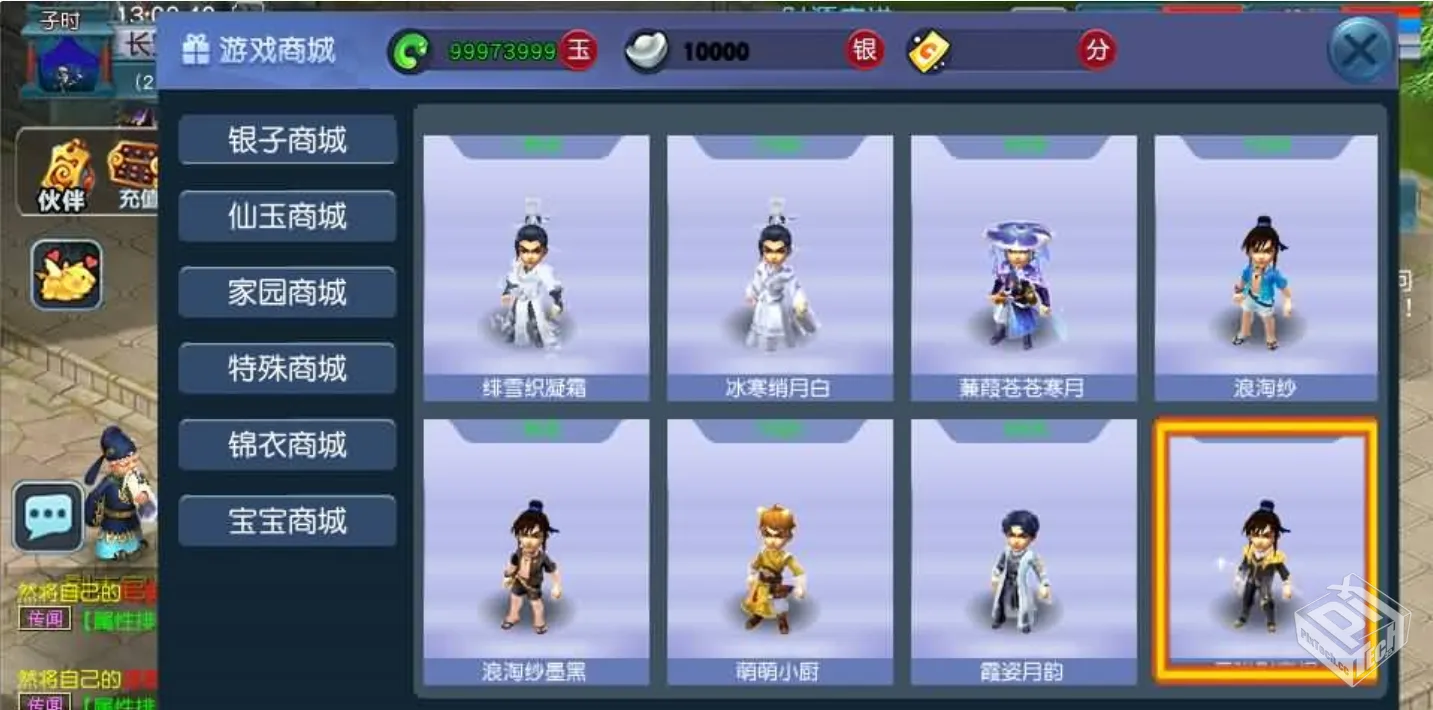Viewport: 1433px width, 710px height.
Task: Open the 宝宝商城 category
Action: 287,520
